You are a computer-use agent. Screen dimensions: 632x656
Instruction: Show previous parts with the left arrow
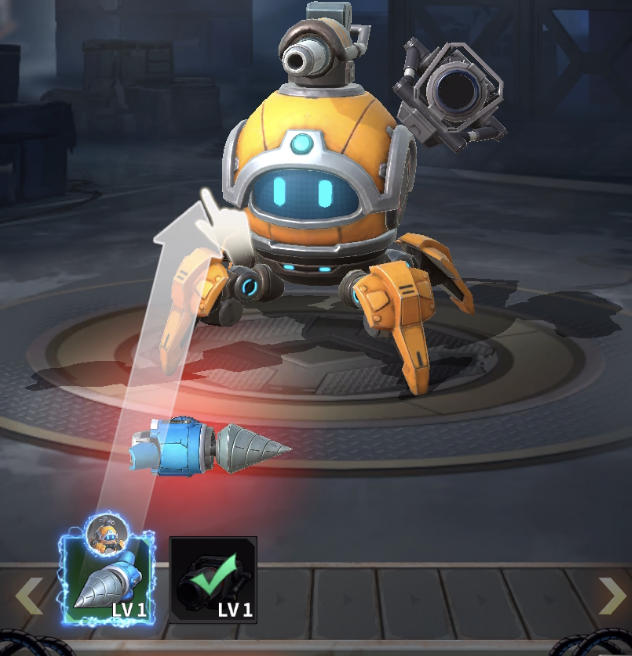tap(28, 596)
